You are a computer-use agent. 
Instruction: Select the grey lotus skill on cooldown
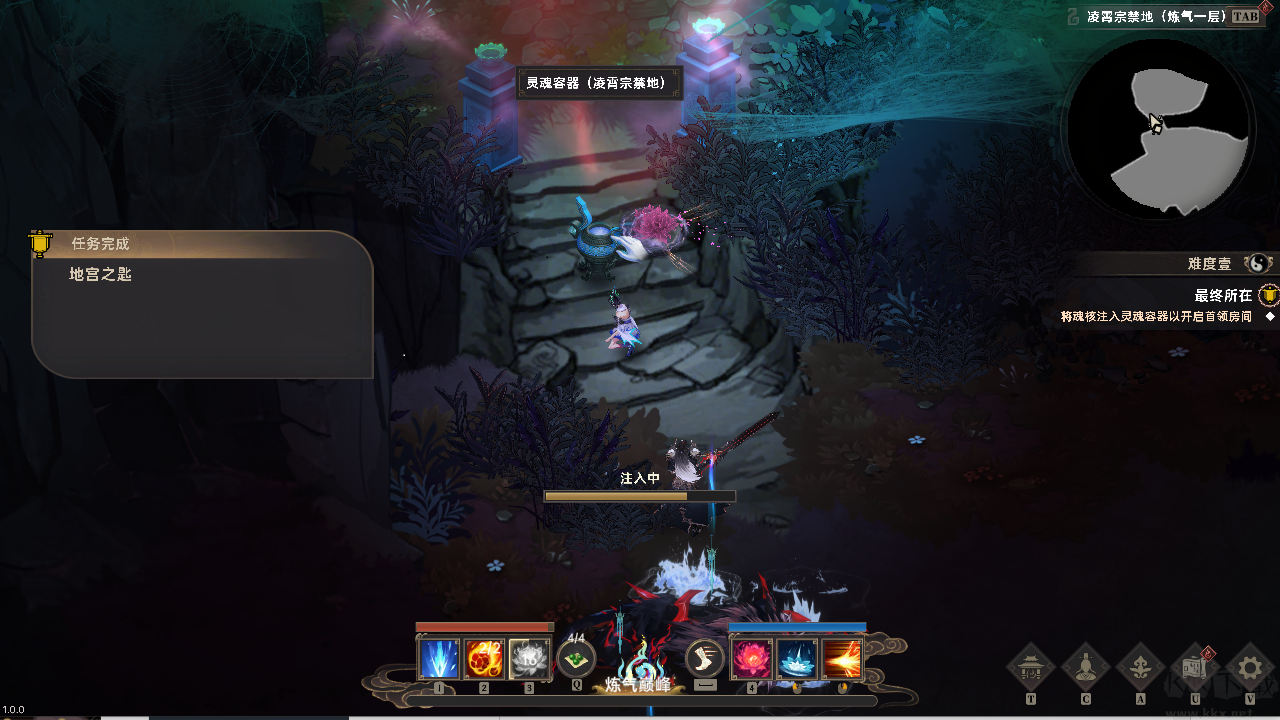point(529,660)
